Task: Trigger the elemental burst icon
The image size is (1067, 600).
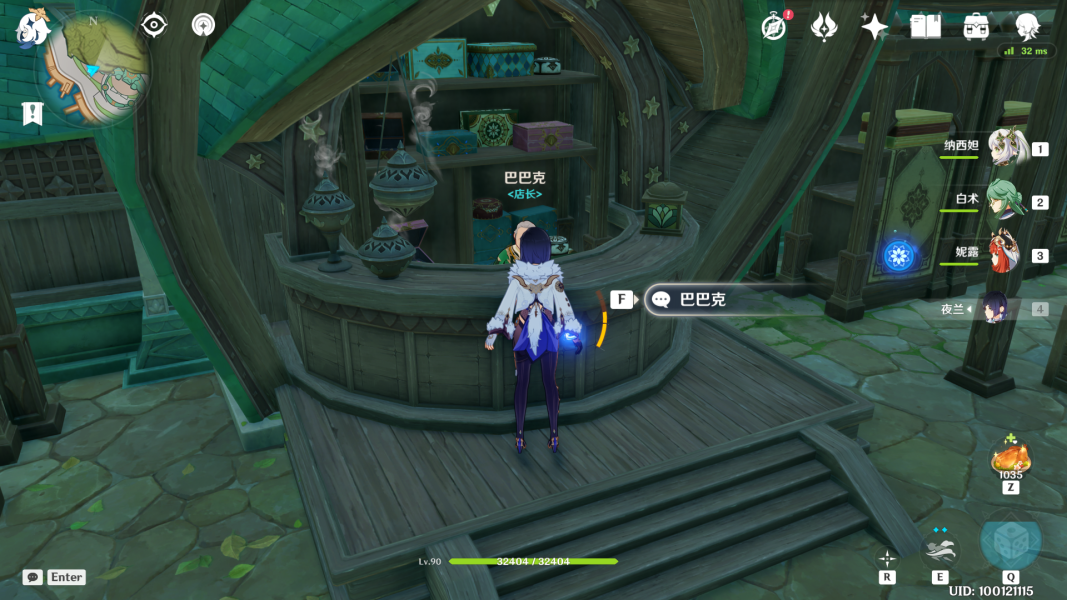Action: click(x=1010, y=543)
